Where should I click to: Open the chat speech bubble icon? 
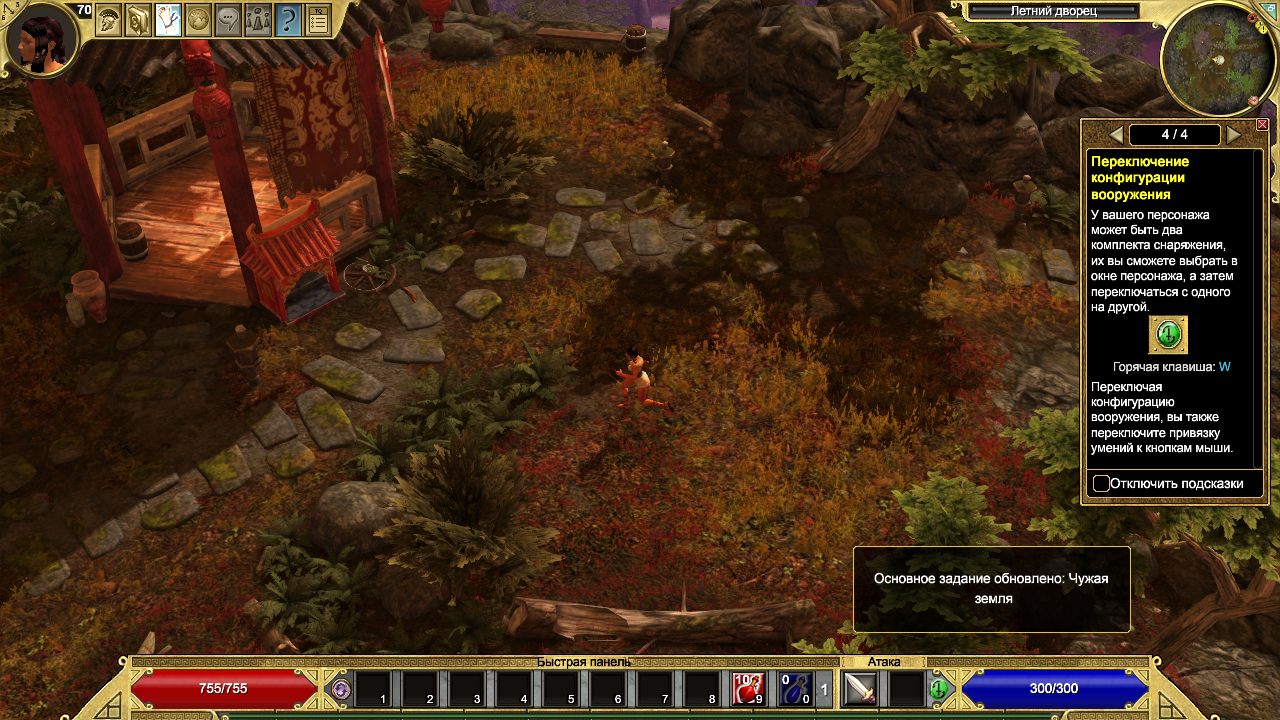pyautogui.click(x=228, y=19)
